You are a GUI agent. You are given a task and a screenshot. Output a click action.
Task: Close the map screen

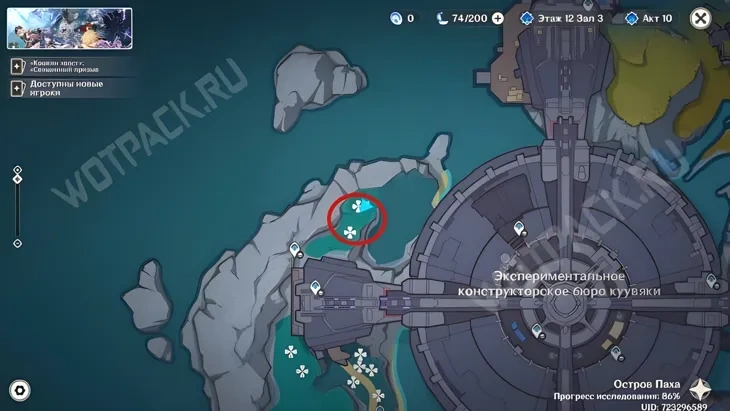point(701,18)
